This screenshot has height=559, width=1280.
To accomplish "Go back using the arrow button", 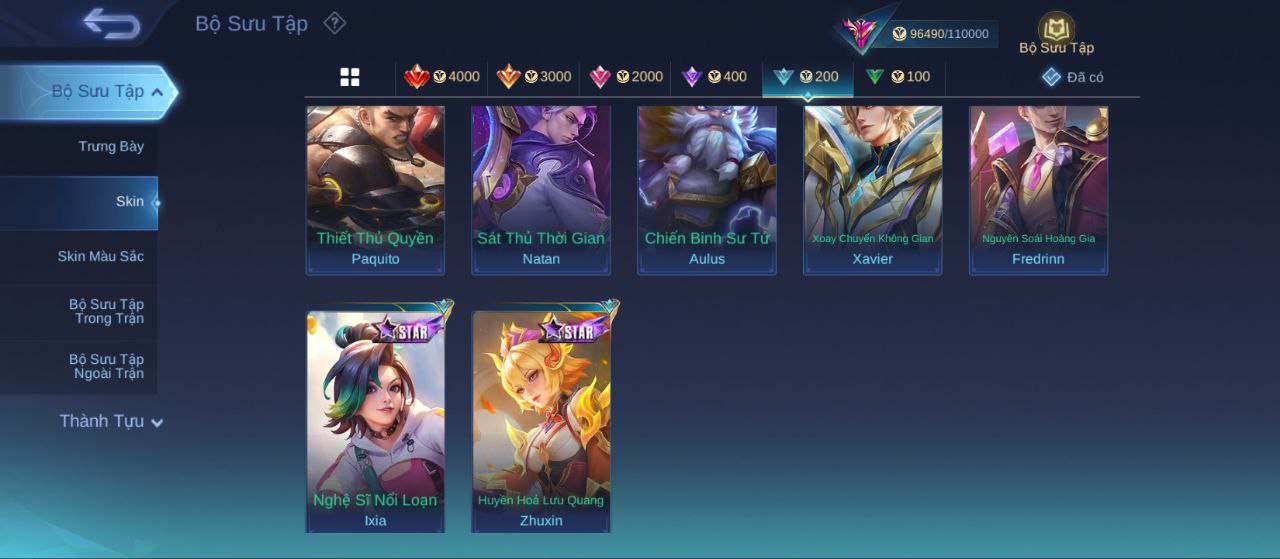I will click(x=111, y=23).
